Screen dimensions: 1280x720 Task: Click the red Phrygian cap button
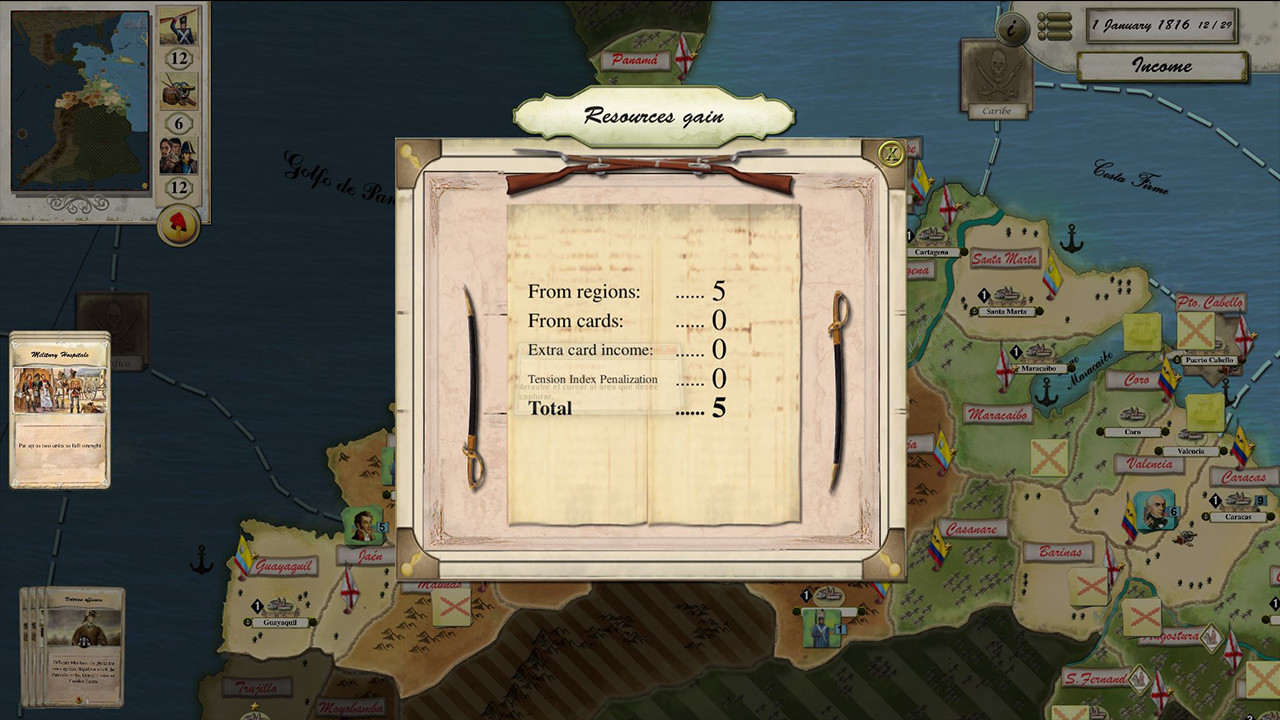click(x=179, y=225)
